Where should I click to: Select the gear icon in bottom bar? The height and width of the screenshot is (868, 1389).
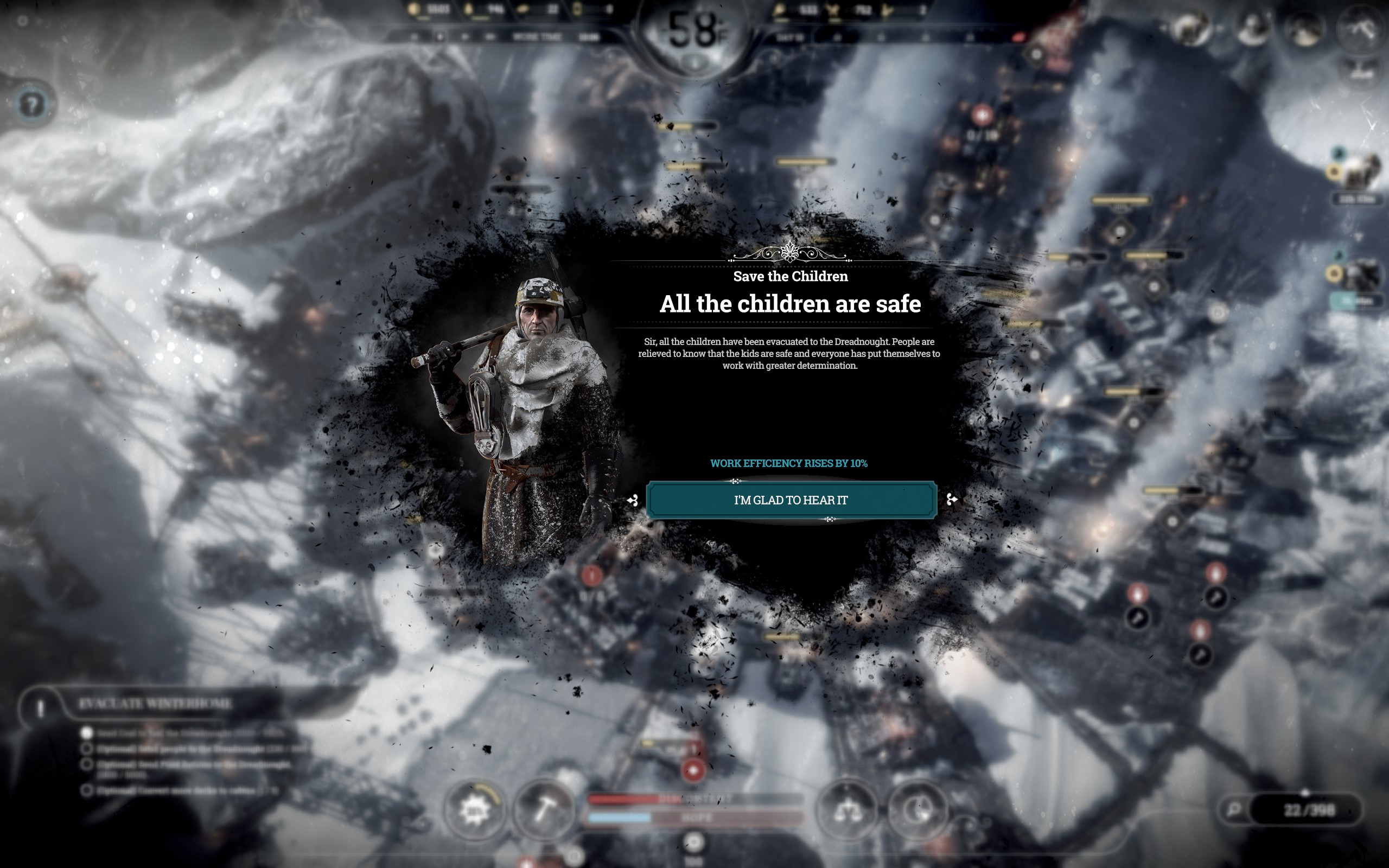tap(474, 810)
